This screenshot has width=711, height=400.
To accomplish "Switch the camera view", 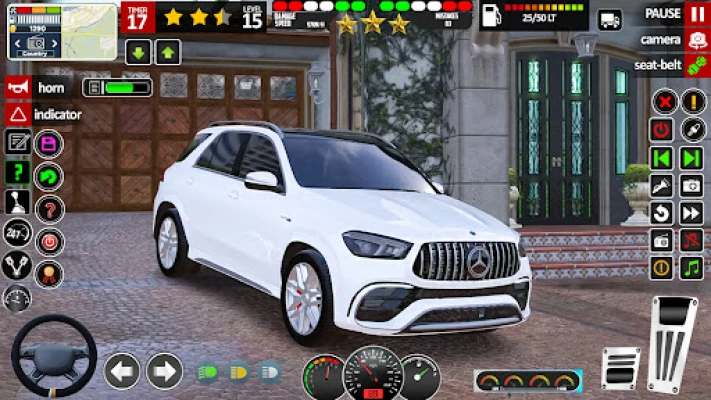I will point(697,40).
